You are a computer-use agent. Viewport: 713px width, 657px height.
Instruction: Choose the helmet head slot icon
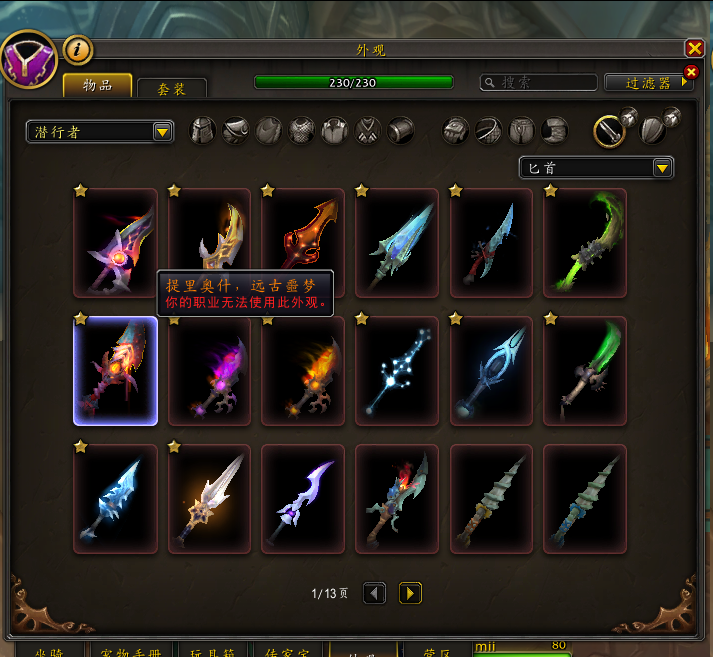[203, 131]
